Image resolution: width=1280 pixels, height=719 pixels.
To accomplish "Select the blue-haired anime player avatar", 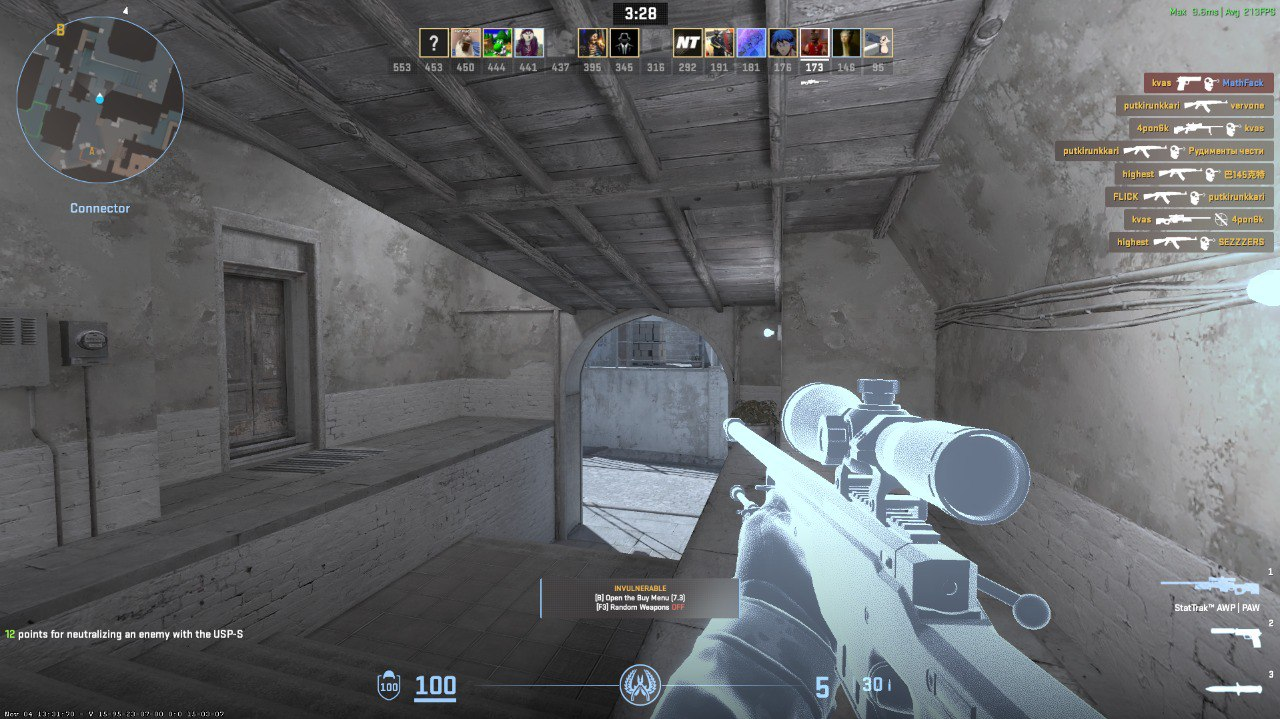I will point(783,43).
